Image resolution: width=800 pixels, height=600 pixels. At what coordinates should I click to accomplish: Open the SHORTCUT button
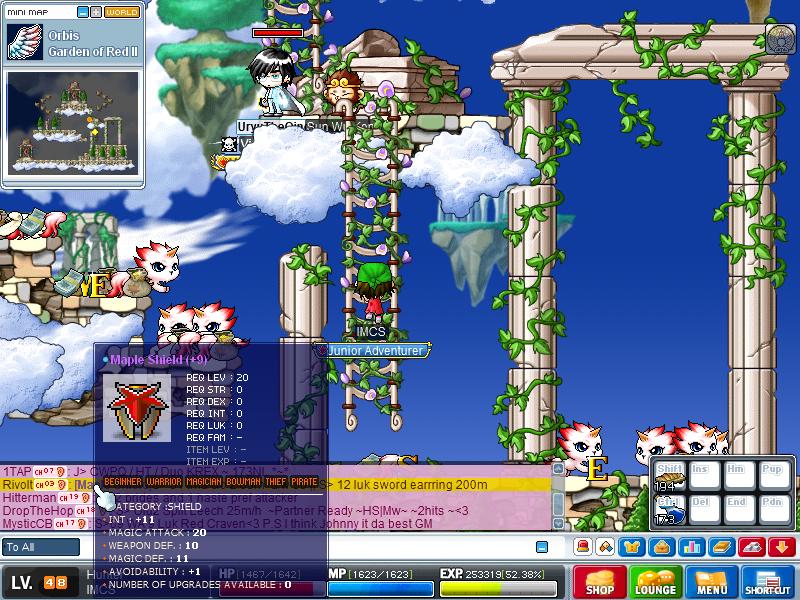767,582
